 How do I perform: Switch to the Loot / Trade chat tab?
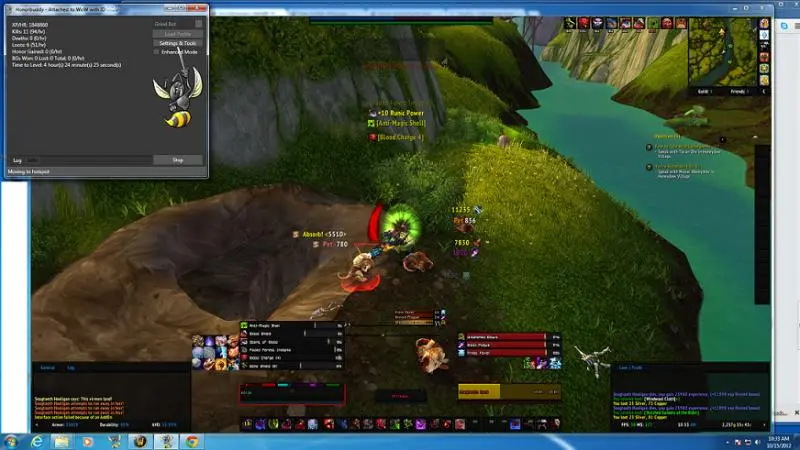[x=630, y=368]
